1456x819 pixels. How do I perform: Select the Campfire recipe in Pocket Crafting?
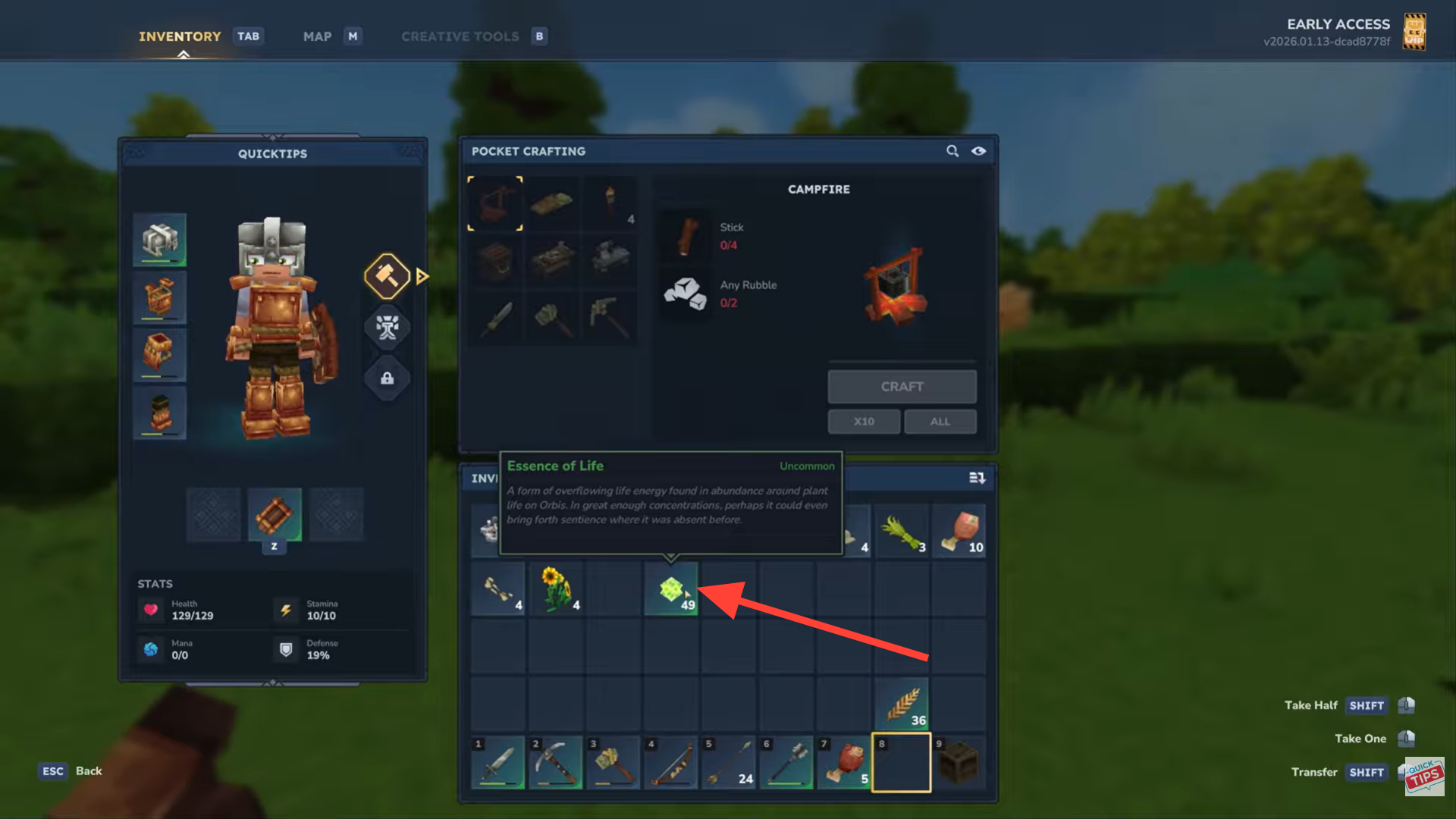tap(495, 202)
